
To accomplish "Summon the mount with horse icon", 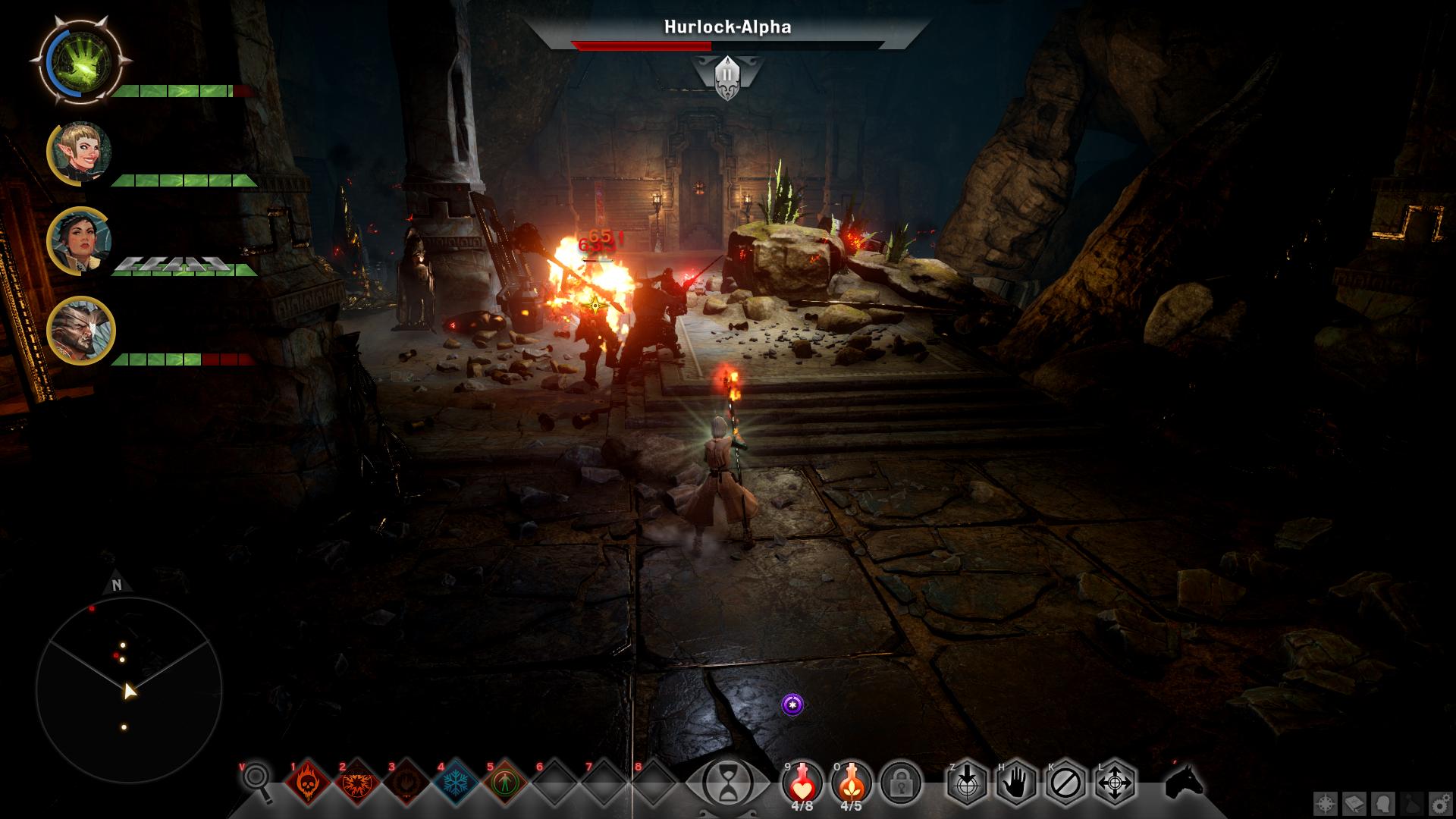I will click(x=1185, y=781).
